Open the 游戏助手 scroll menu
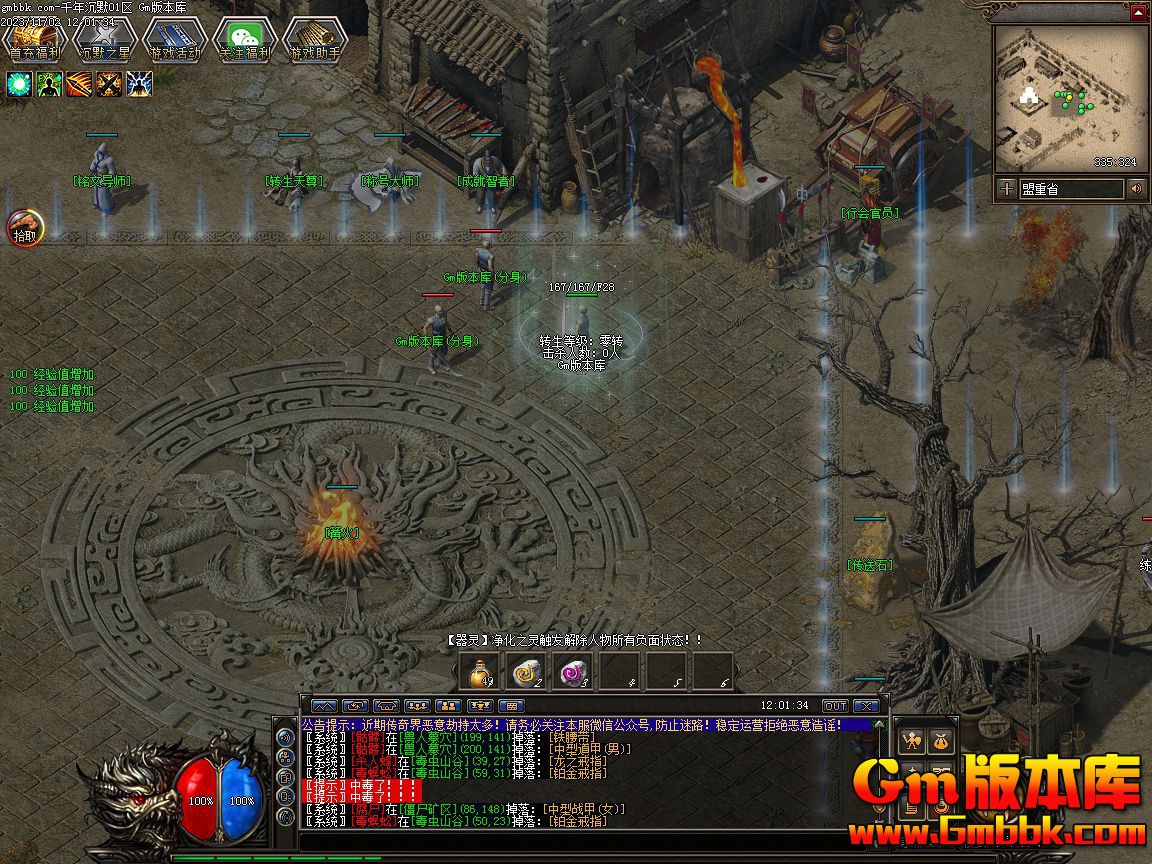Viewport: 1152px width, 864px height. tap(314, 41)
